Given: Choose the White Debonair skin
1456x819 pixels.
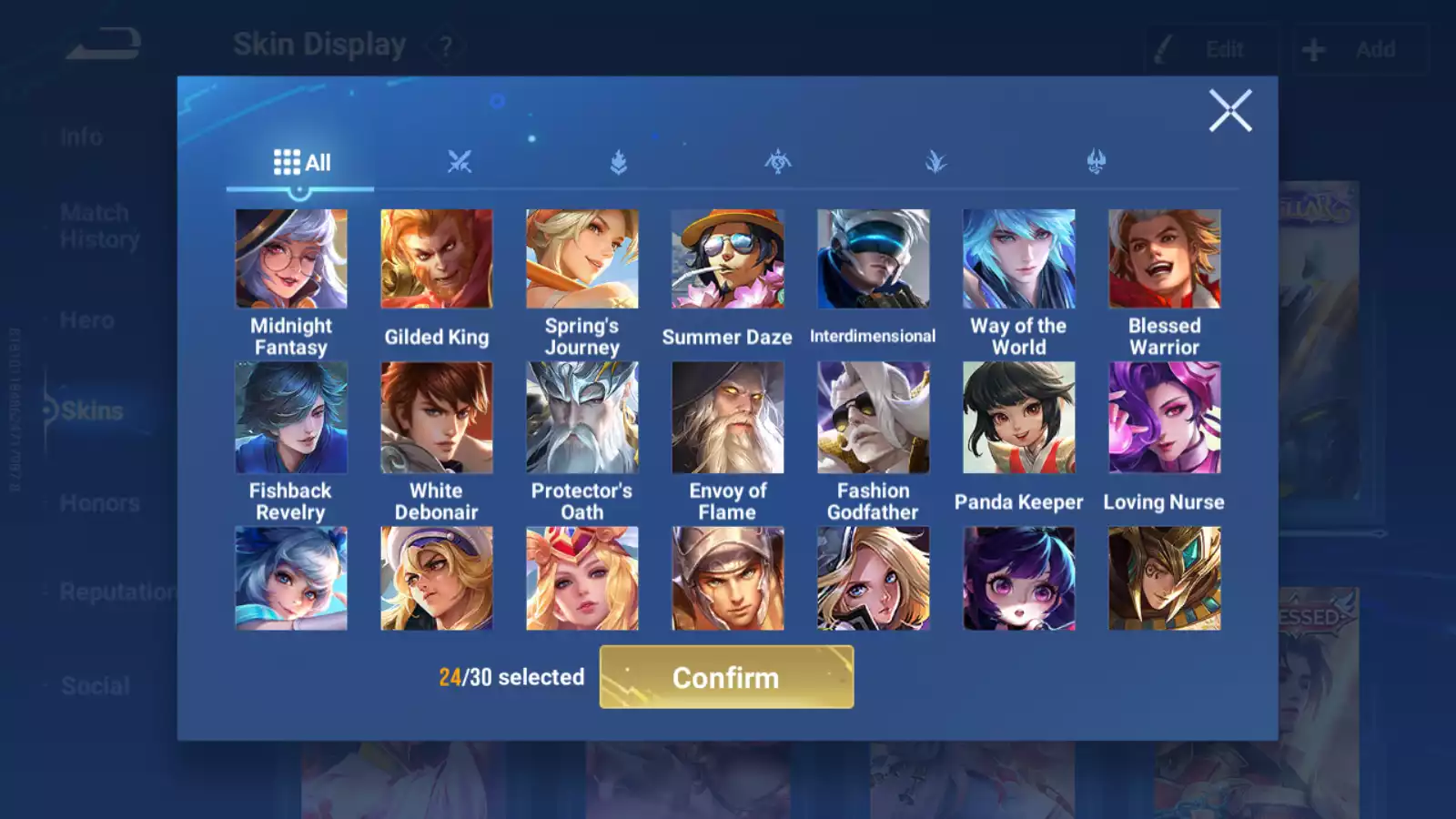Looking at the screenshot, I should [x=437, y=418].
